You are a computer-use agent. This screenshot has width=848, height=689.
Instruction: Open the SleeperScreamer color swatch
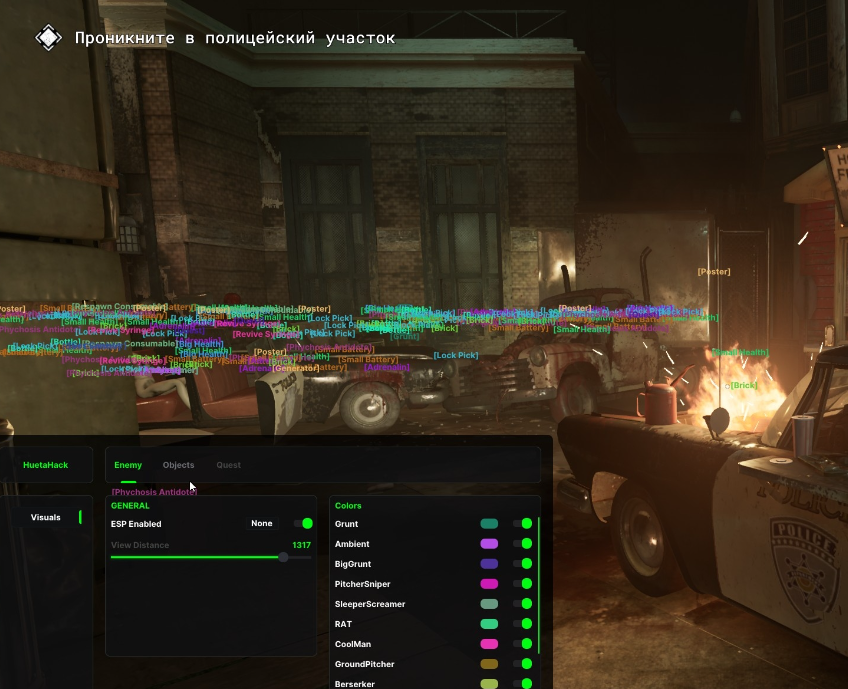489,603
